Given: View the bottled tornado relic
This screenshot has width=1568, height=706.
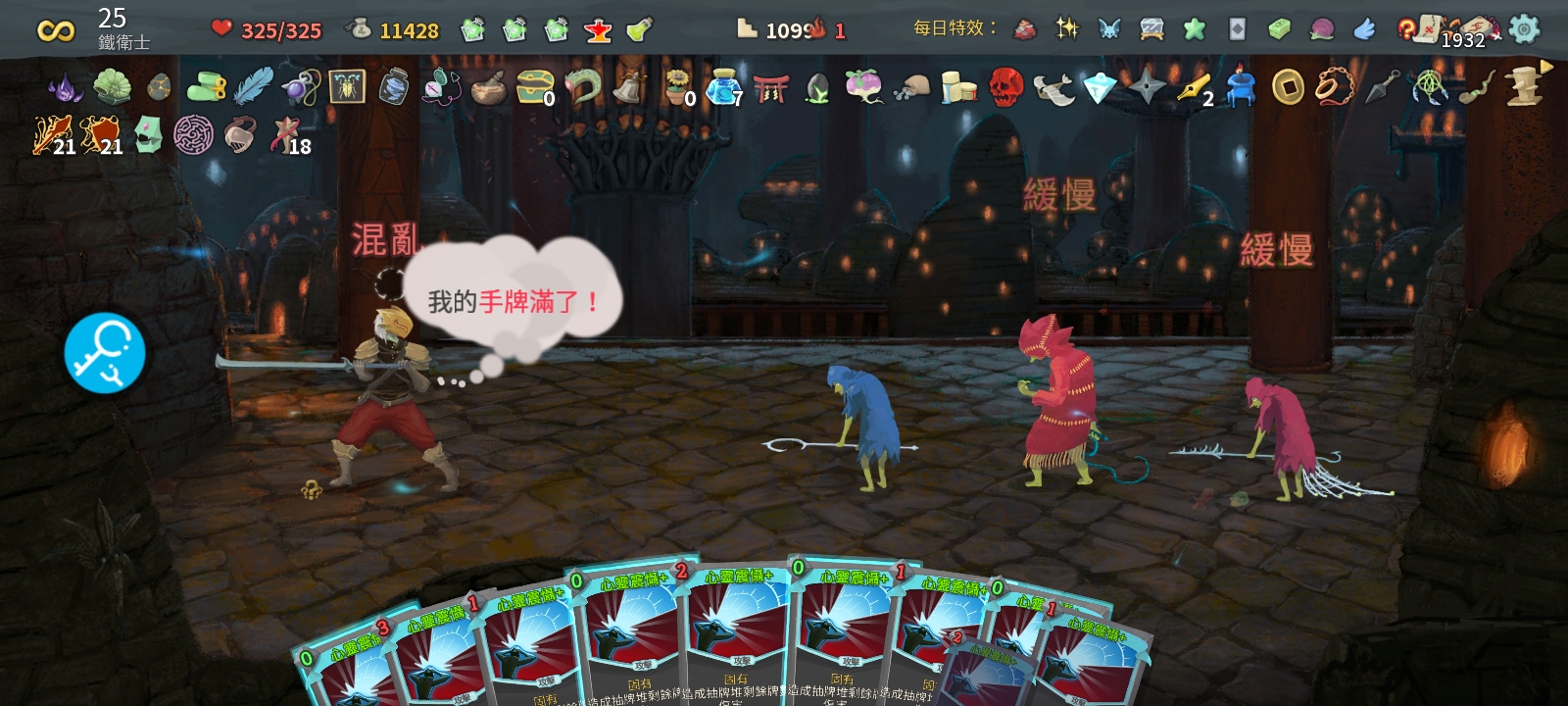Looking at the screenshot, I should (394, 86).
